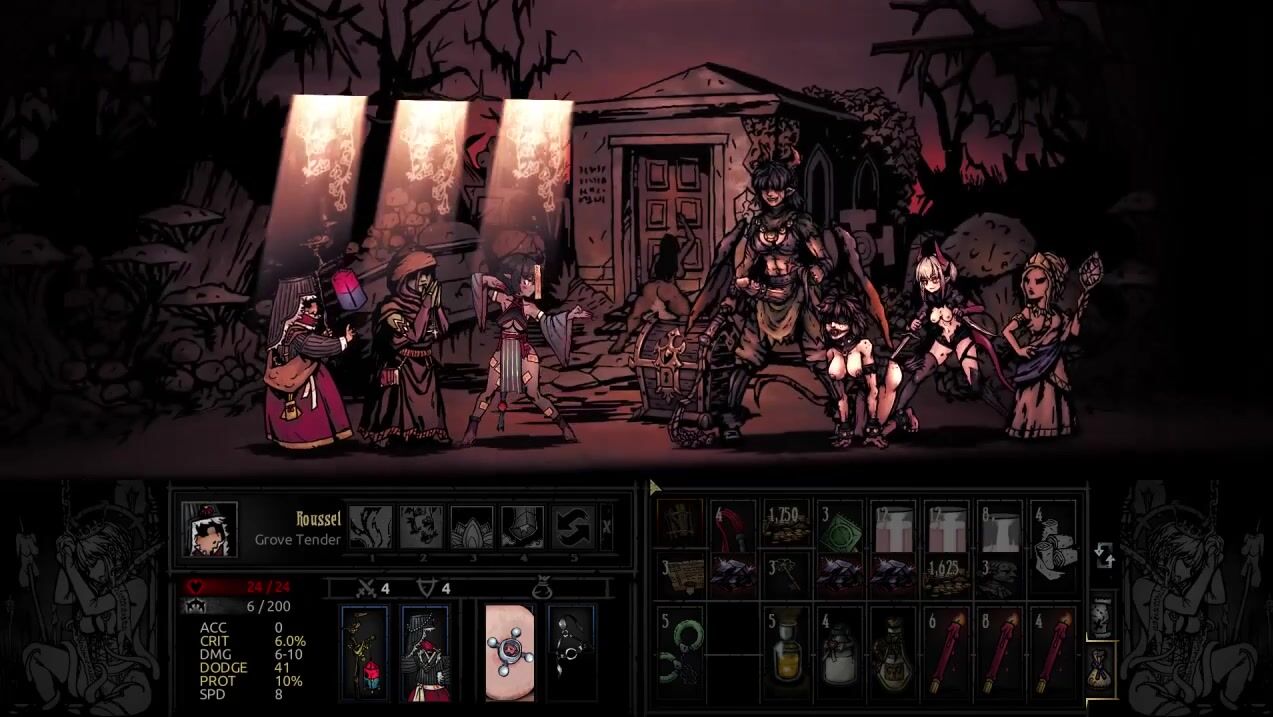
Task: Click the inventory sort arrows button
Action: pos(1104,556)
